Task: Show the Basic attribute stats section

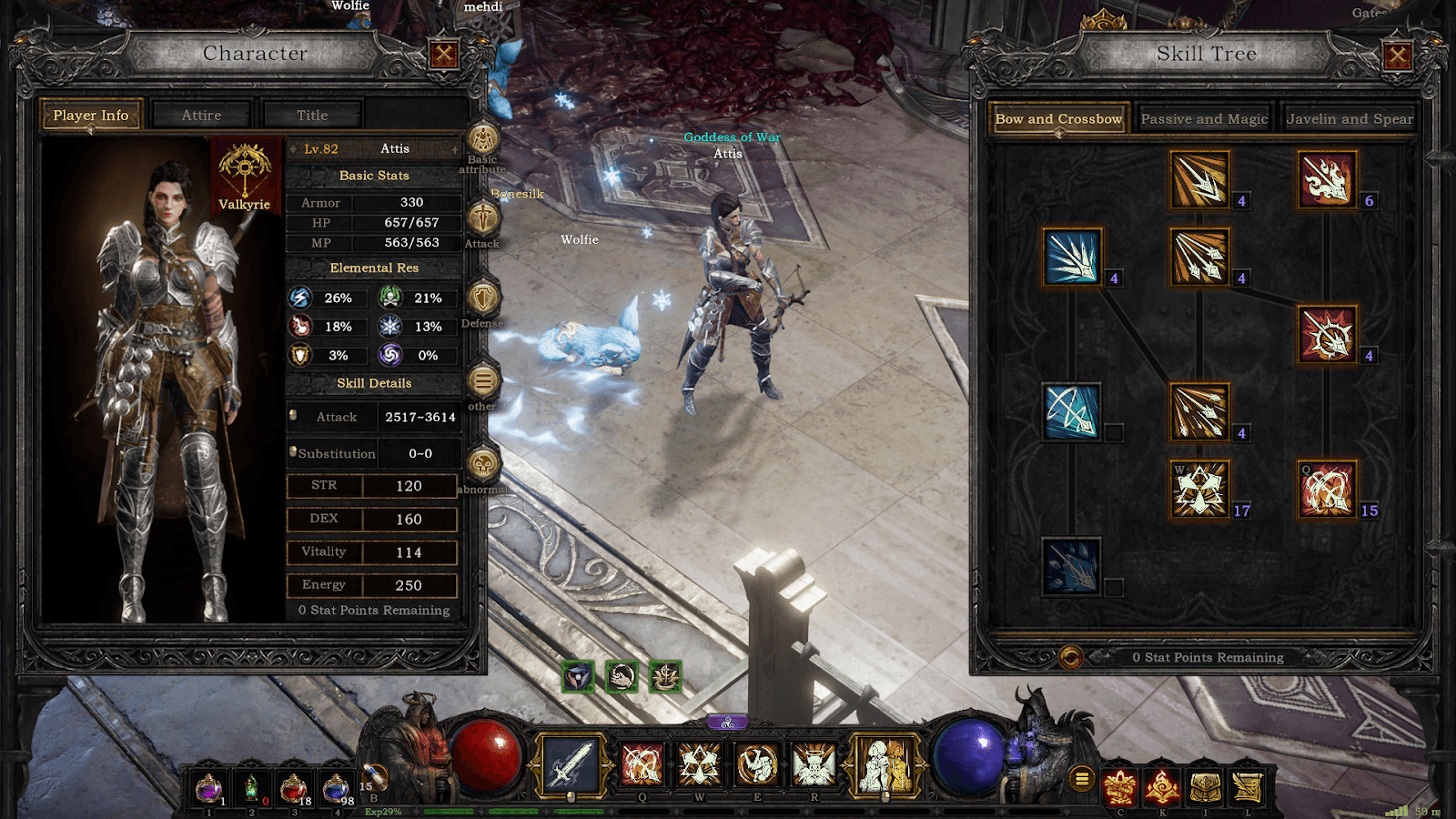Action: point(483,140)
